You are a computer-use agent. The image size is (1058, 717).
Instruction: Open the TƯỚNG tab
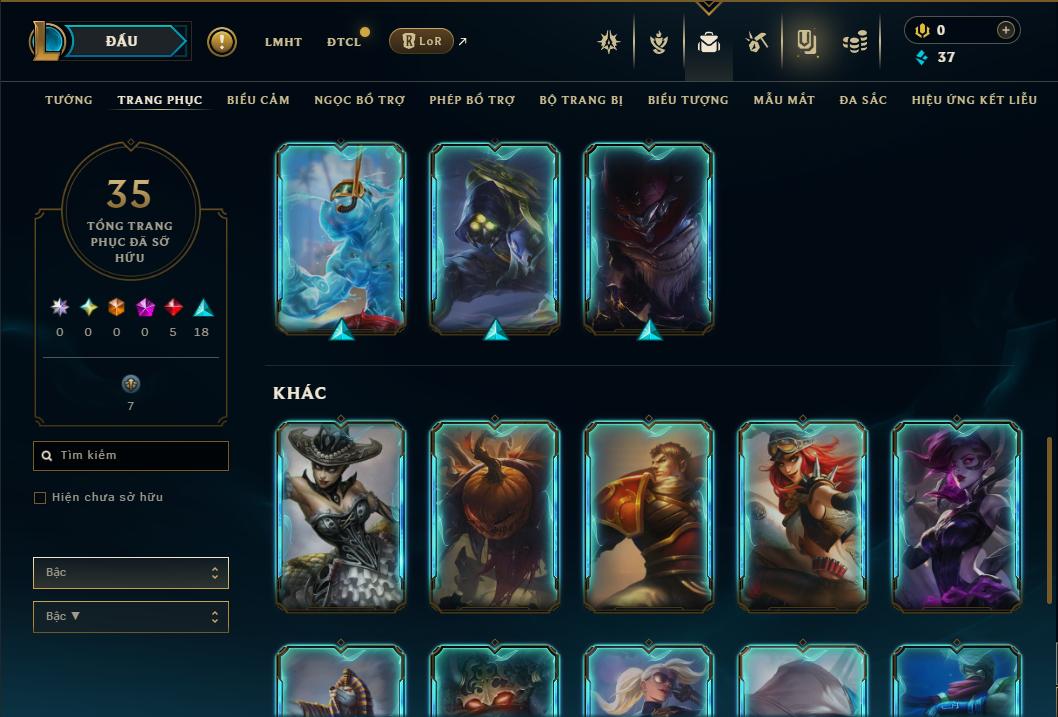69,100
